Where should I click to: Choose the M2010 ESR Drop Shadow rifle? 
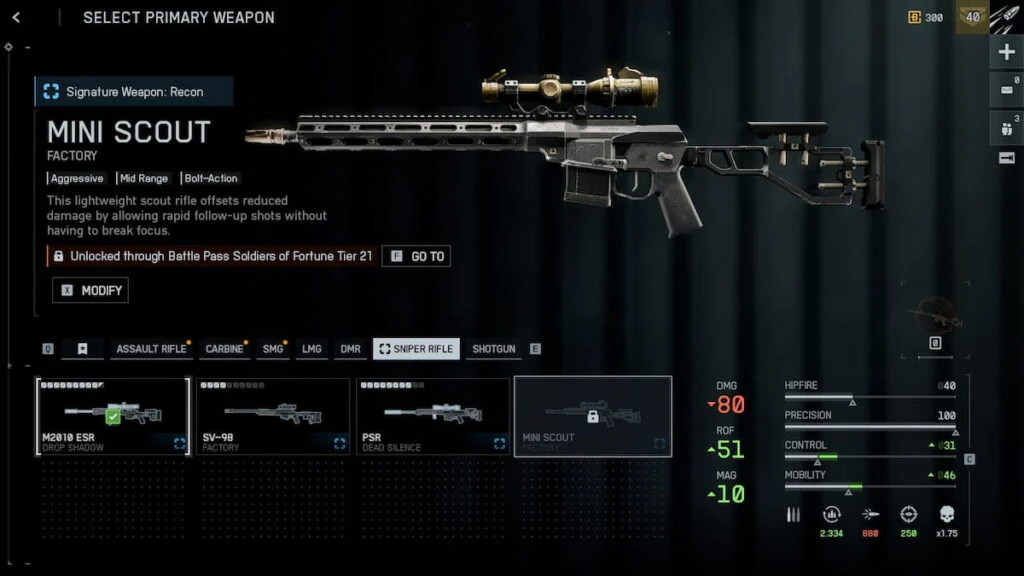113,416
